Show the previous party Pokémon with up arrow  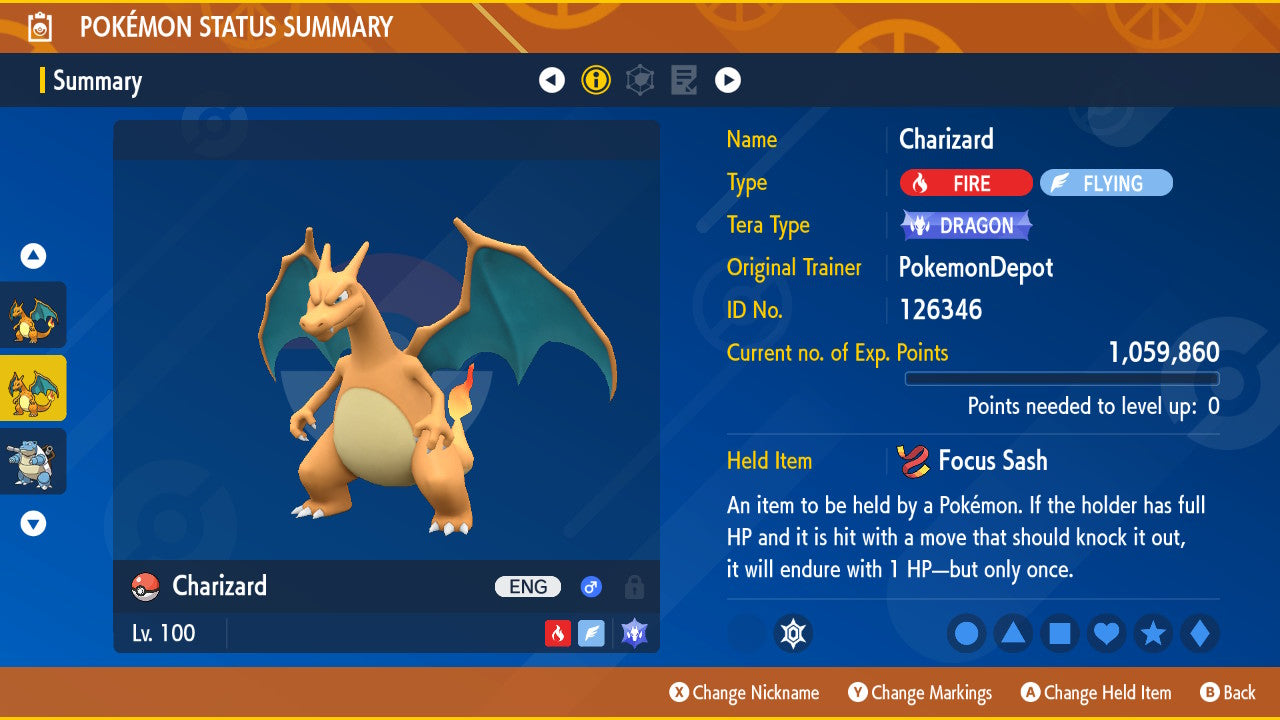[x=33, y=256]
